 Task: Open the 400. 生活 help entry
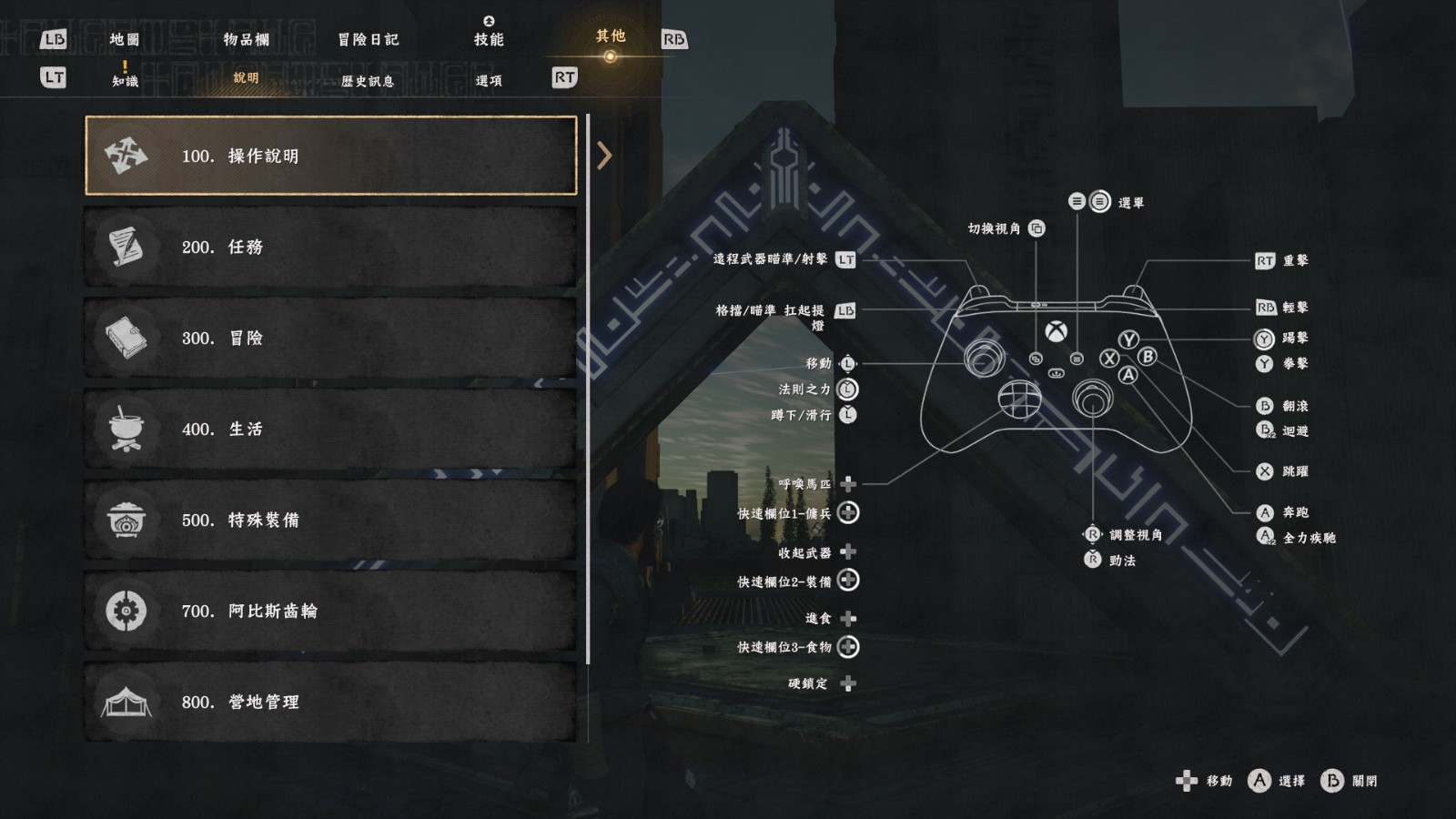pyautogui.click(x=331, y=429)
